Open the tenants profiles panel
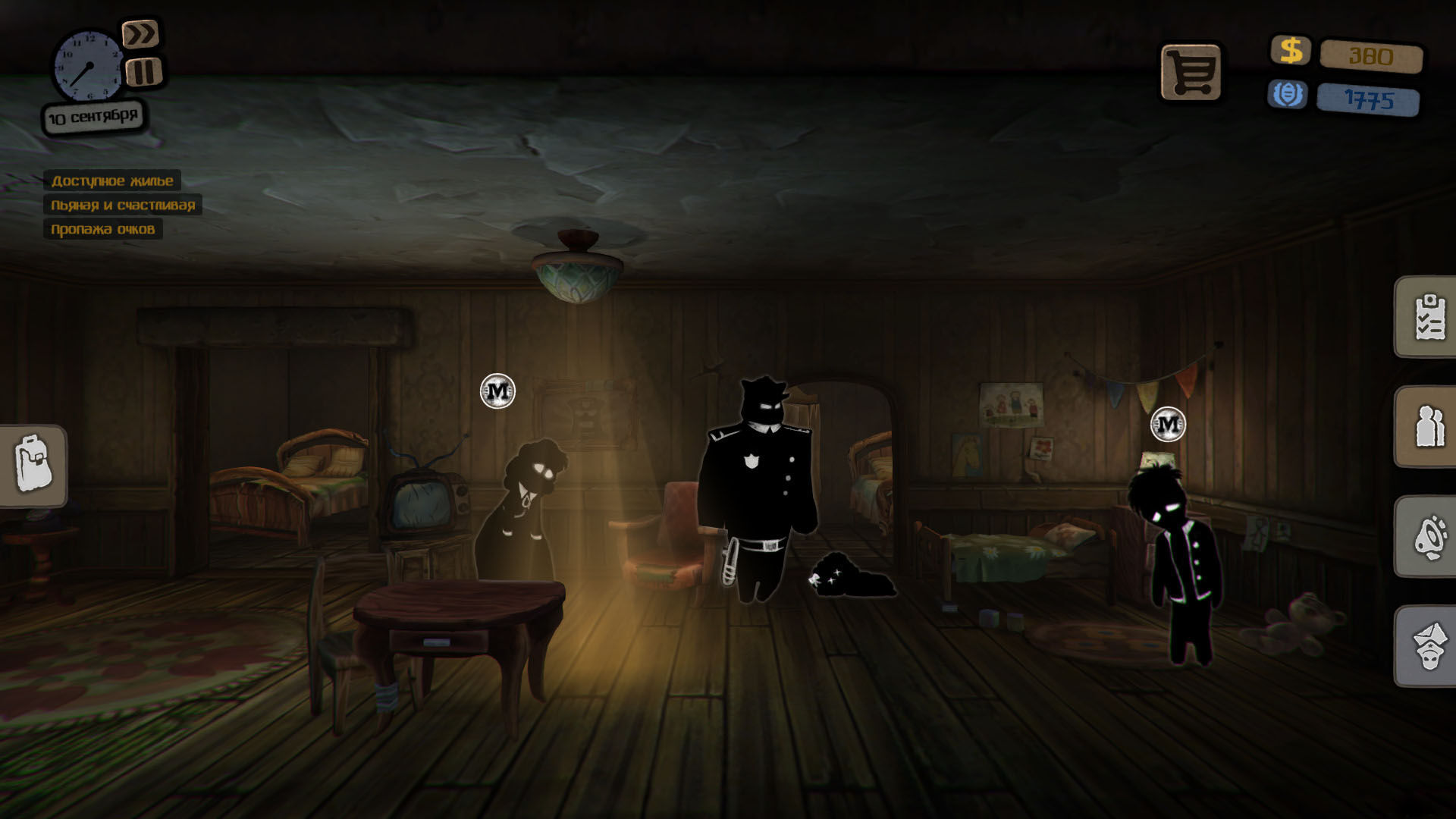Screen dimensions: 1456x819 [x=1429, y=427]
